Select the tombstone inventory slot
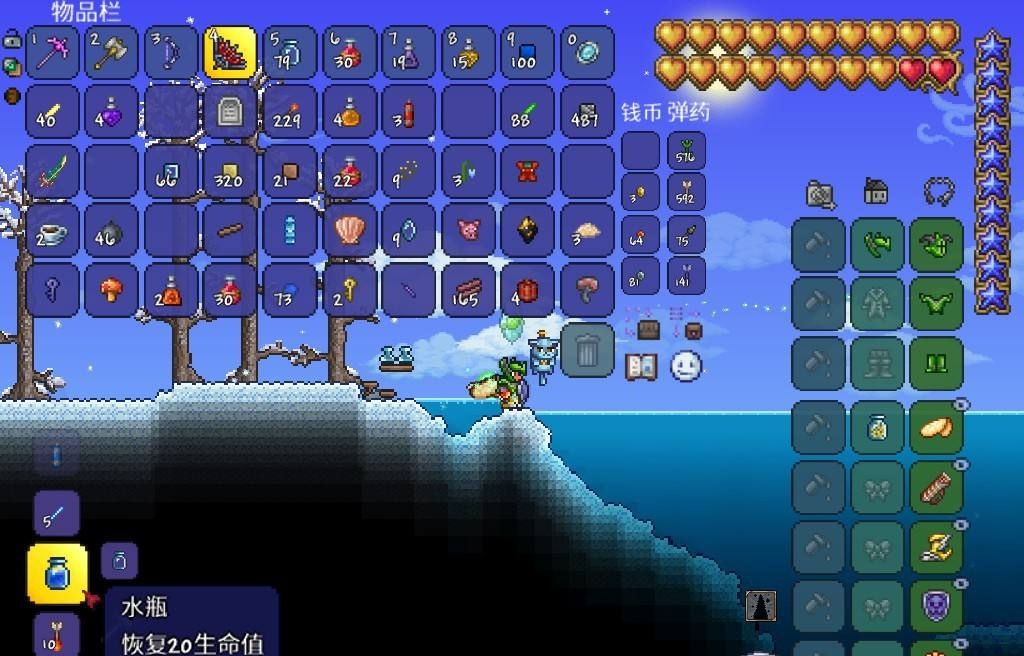 point(230,111)
